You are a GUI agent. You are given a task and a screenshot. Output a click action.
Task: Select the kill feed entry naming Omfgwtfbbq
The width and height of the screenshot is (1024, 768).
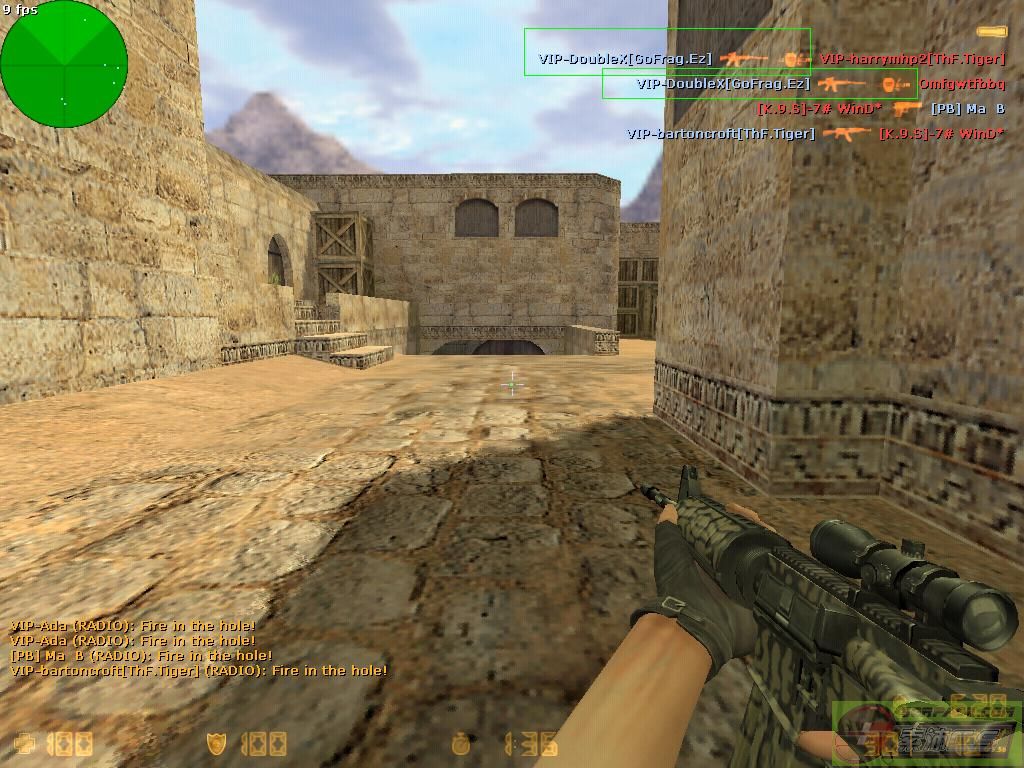point(961,84)
